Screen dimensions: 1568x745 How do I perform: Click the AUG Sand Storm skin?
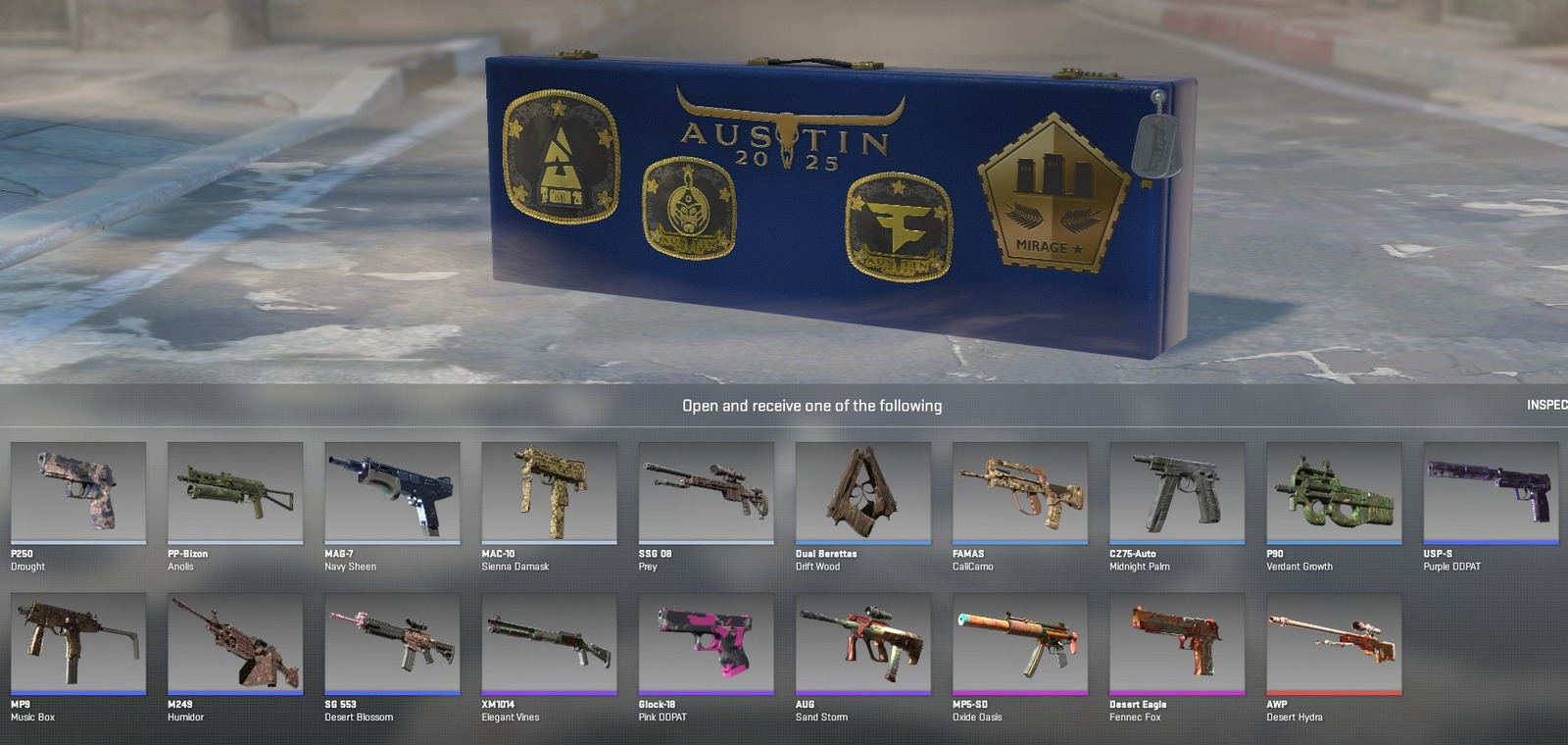tap(863, 645)
